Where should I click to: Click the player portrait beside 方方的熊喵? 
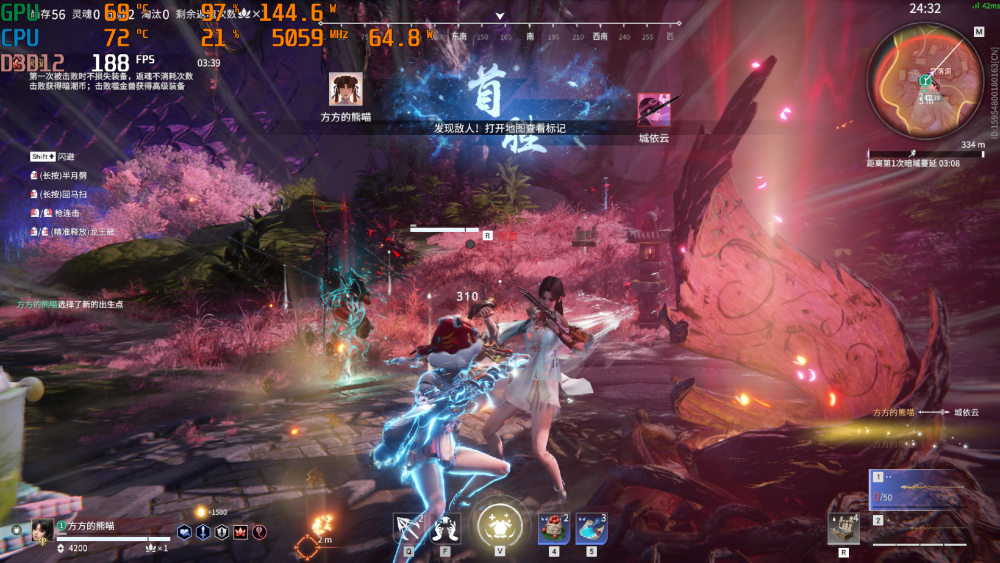click(42, 529)
